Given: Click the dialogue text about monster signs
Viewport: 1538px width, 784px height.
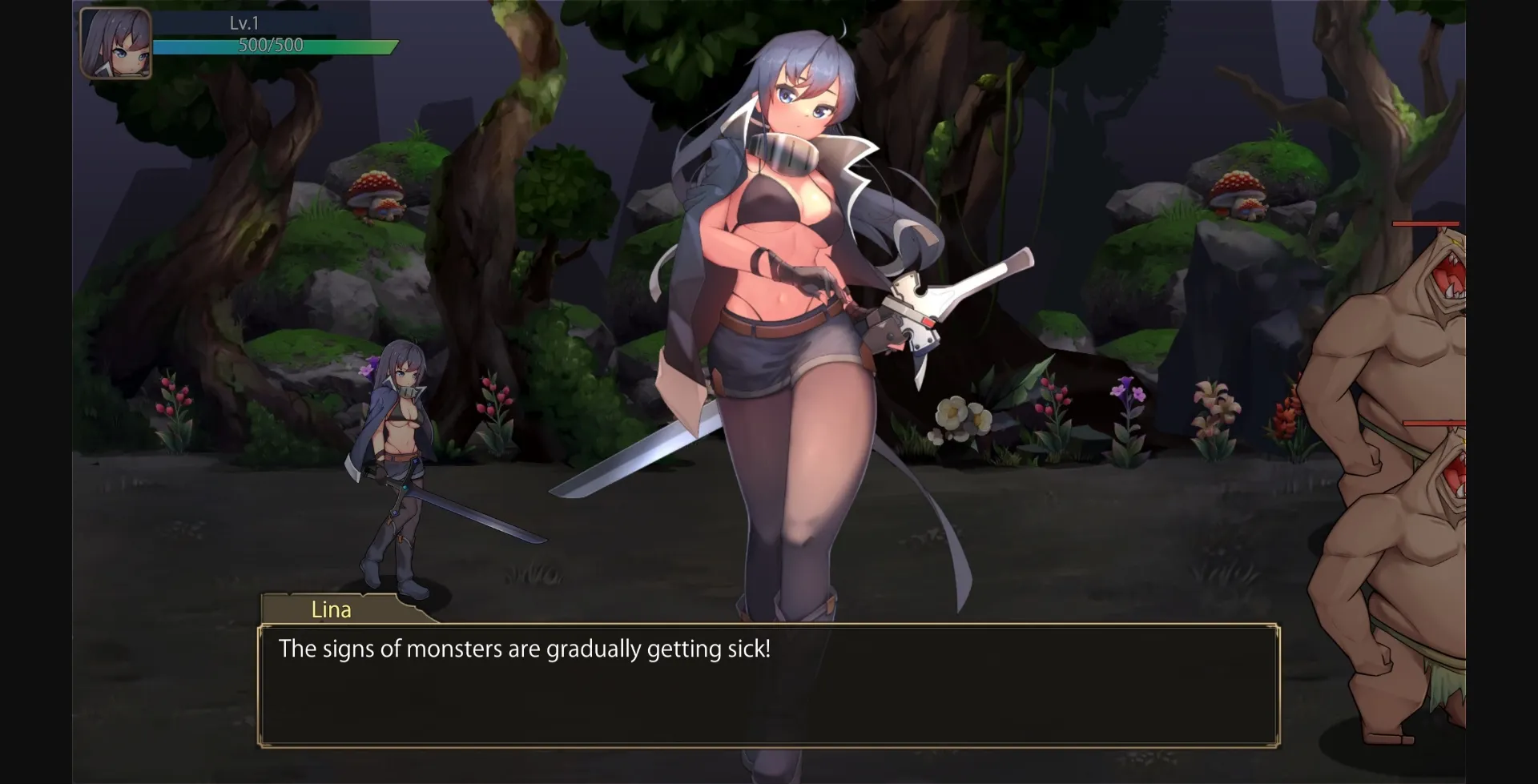Looking at the screenshot, I should (x=525, y=649).
